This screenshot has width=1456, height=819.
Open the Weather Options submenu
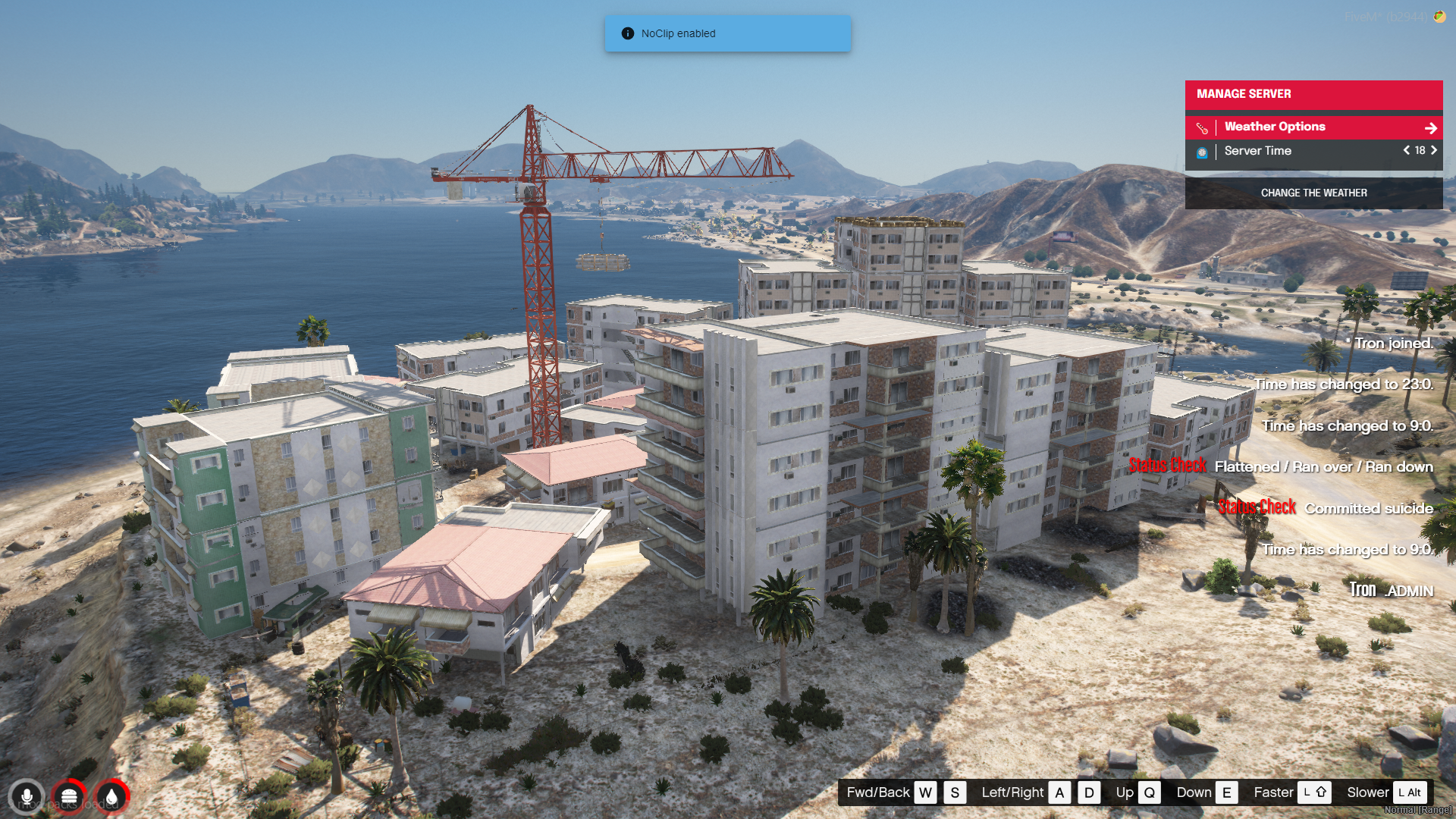[1313, 127]
